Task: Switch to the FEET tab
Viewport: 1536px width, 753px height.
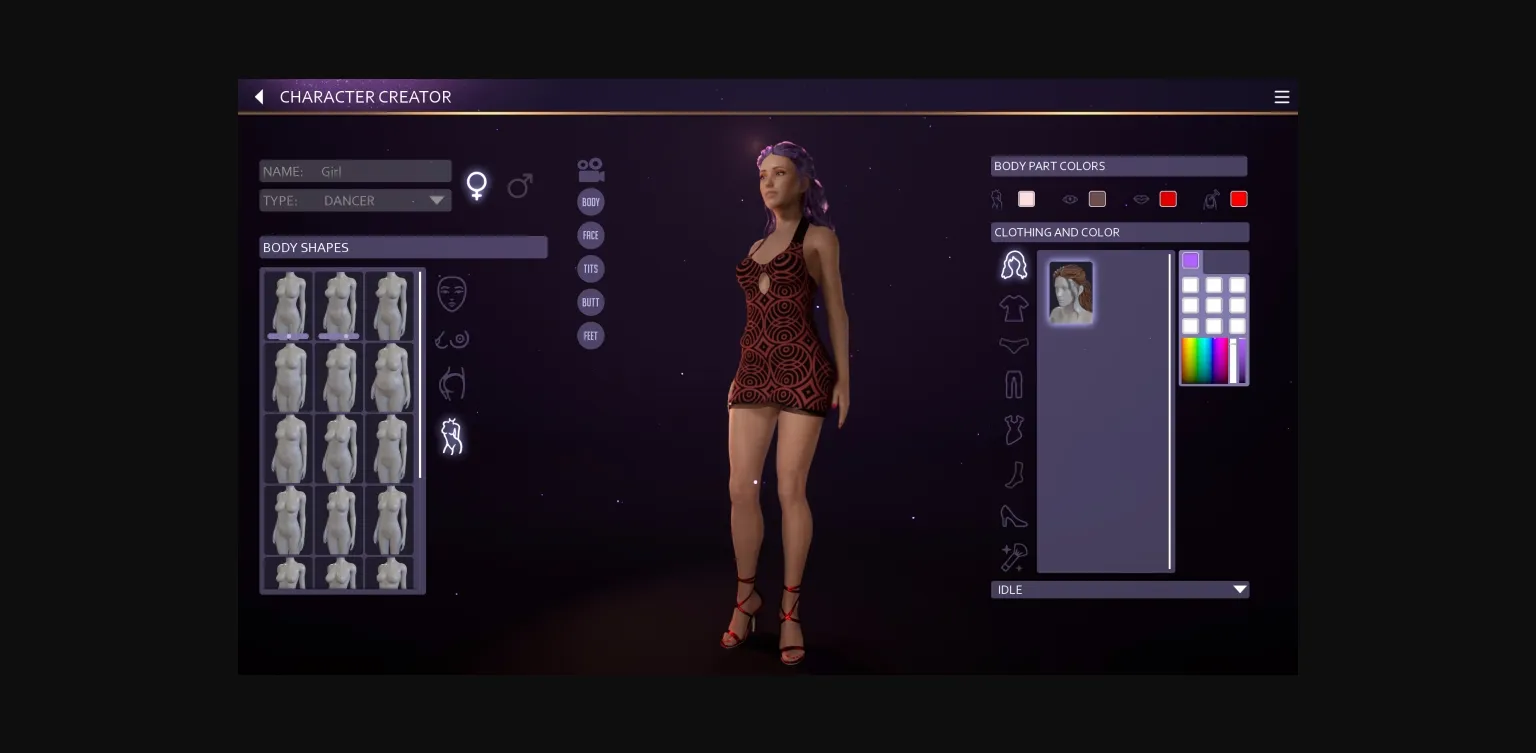Action: pos(590,335)
